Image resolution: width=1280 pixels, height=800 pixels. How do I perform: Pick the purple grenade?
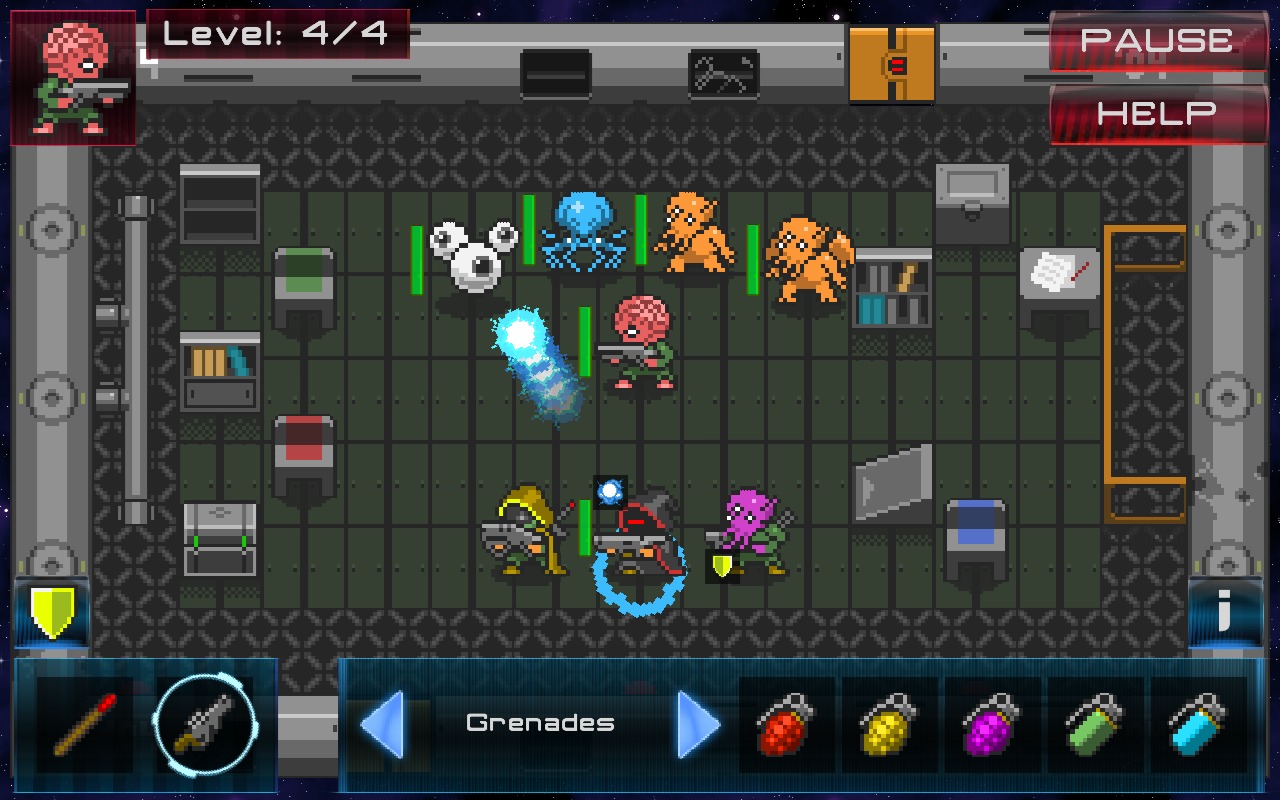click(992, 724)
